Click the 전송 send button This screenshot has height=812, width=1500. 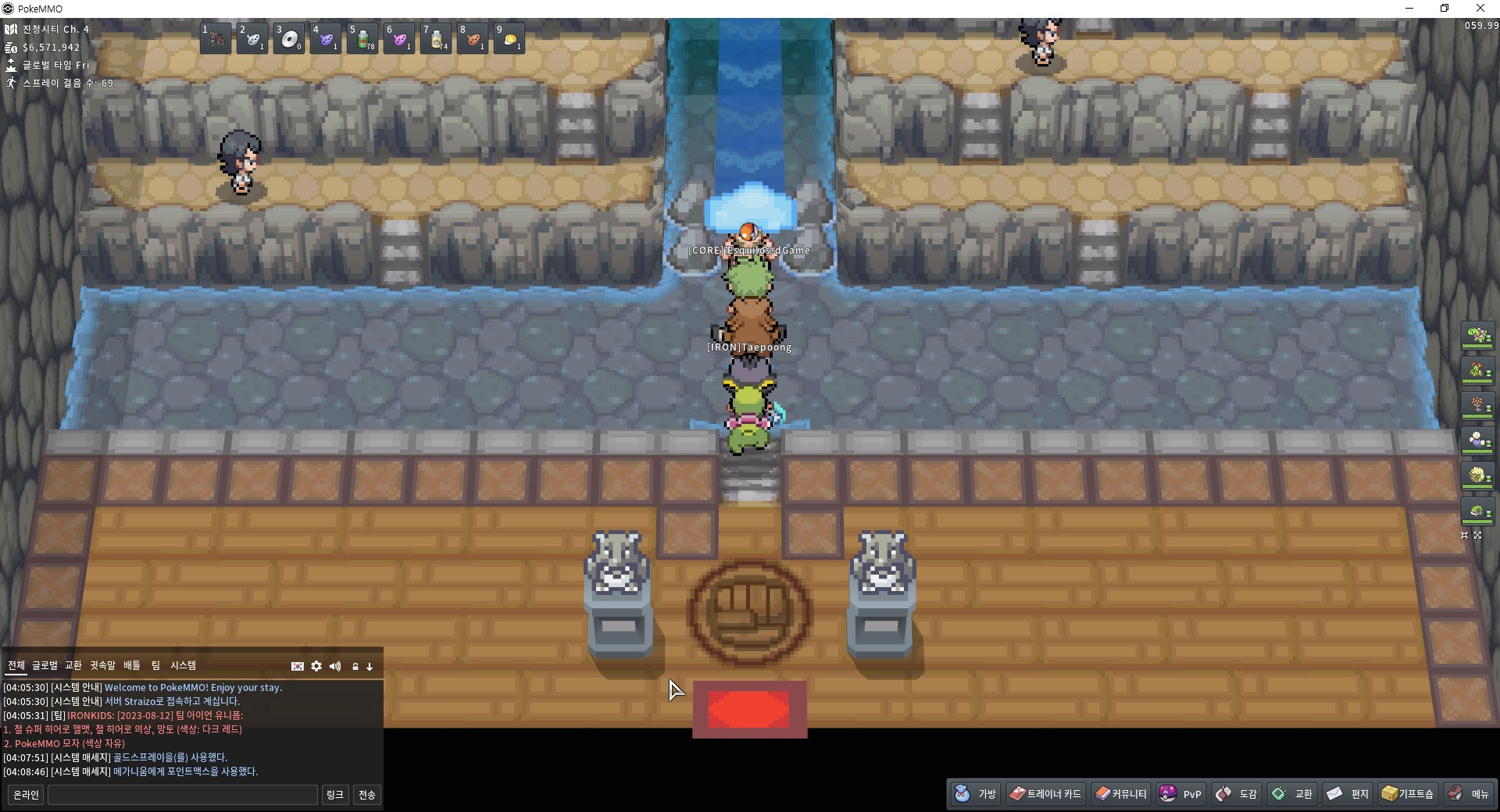click(x=366, y=795)
